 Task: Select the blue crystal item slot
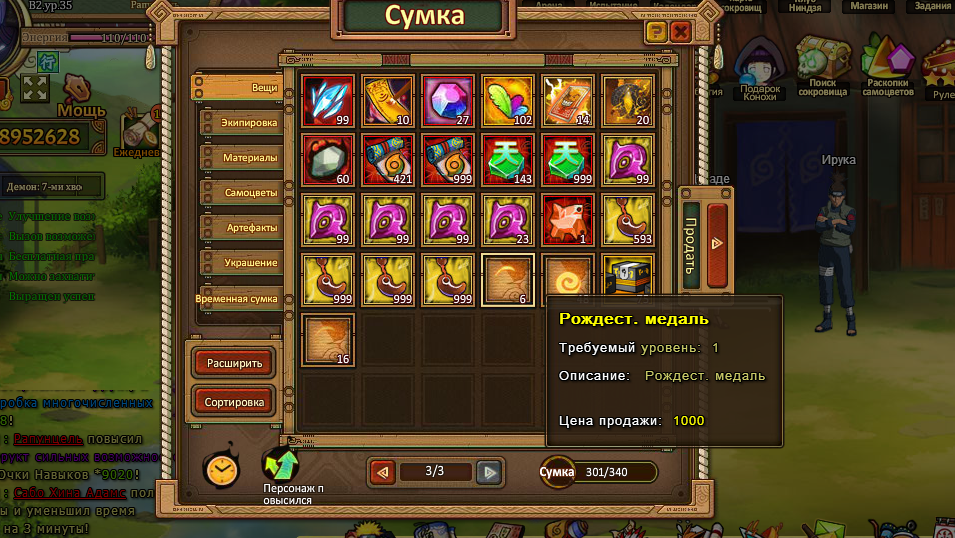coord(328,101)
